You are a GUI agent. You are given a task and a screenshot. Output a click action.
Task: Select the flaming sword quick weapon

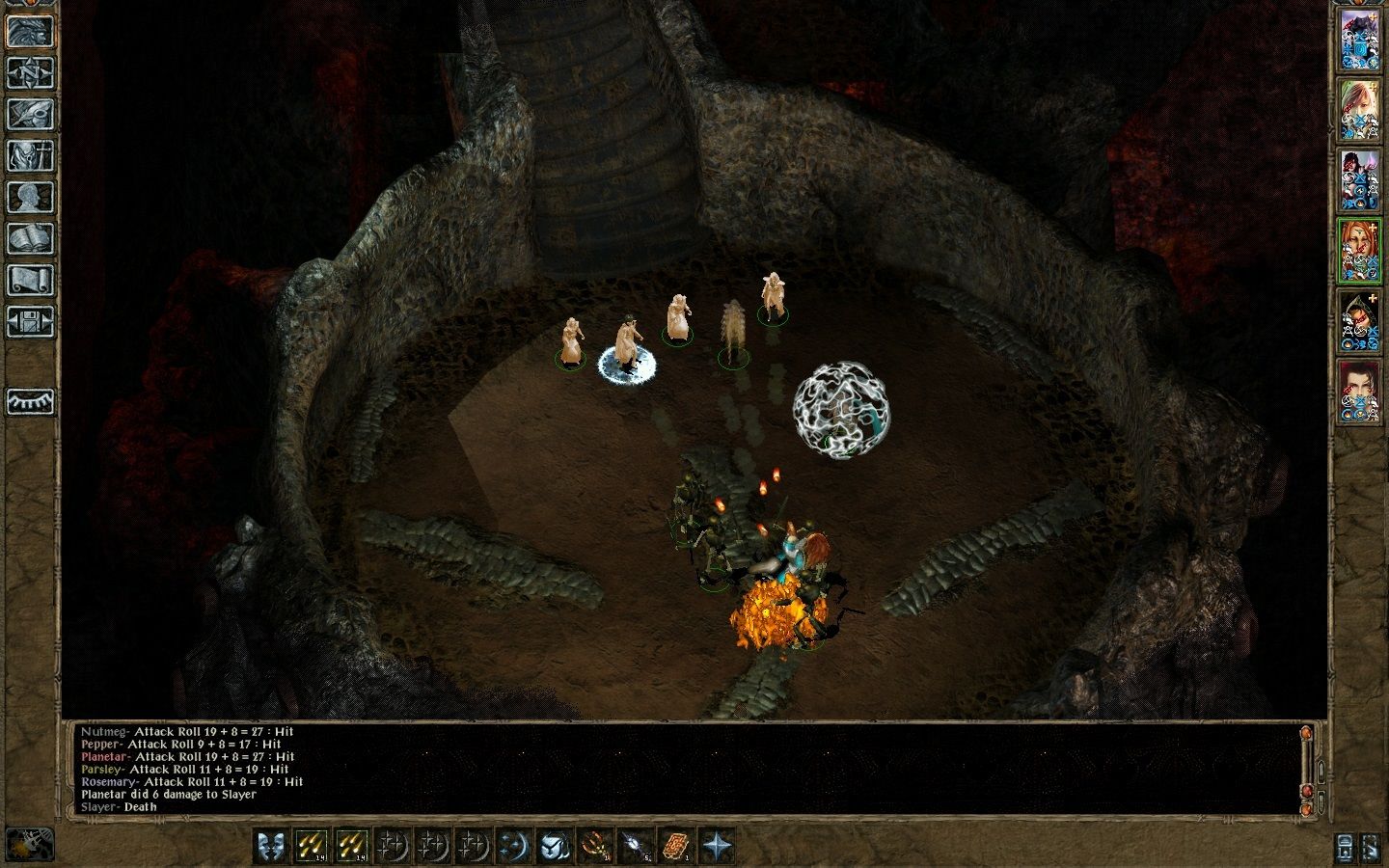pos(311,847)
